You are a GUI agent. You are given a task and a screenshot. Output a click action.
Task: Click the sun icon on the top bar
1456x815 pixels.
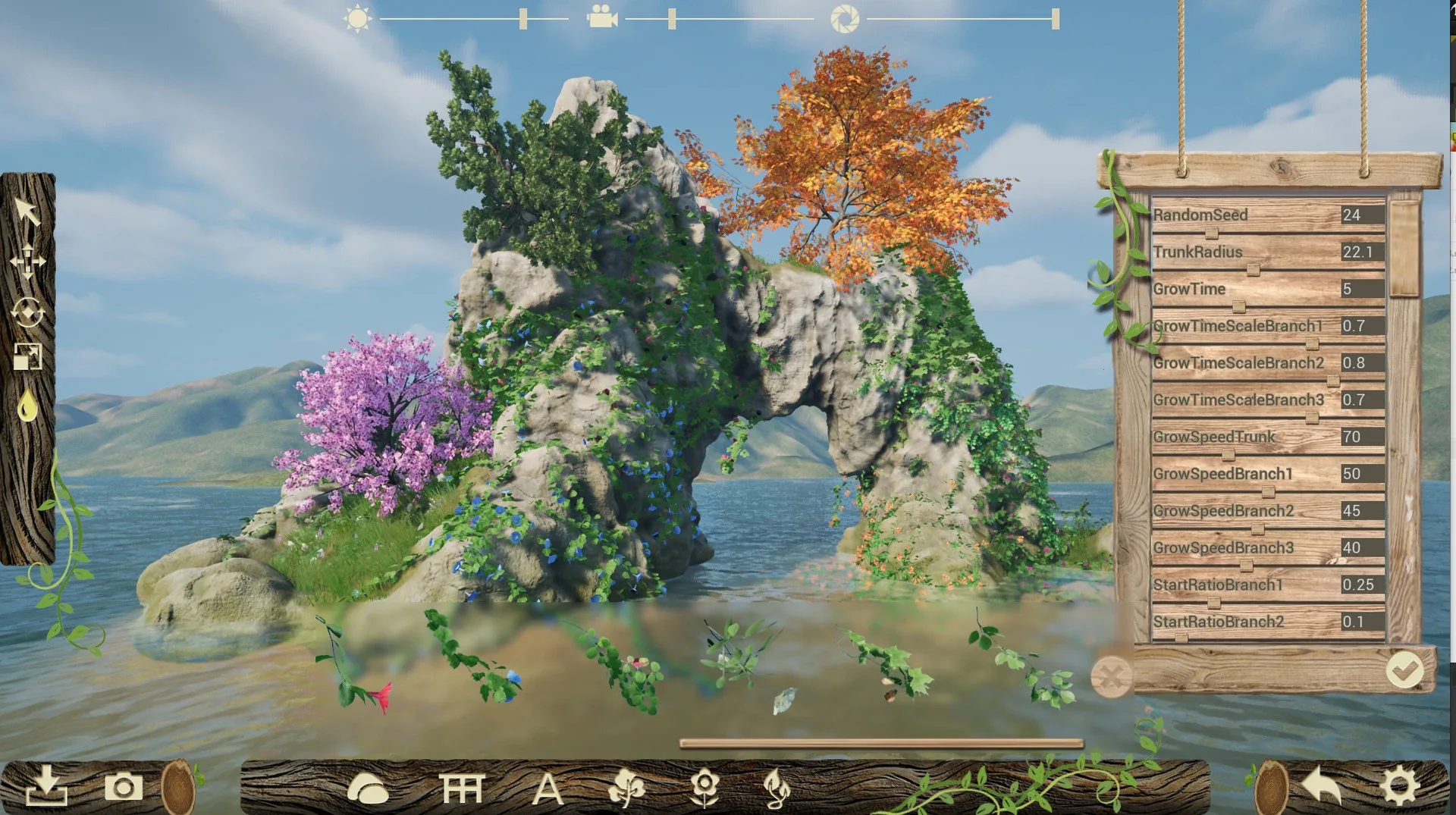pos(356,17)
